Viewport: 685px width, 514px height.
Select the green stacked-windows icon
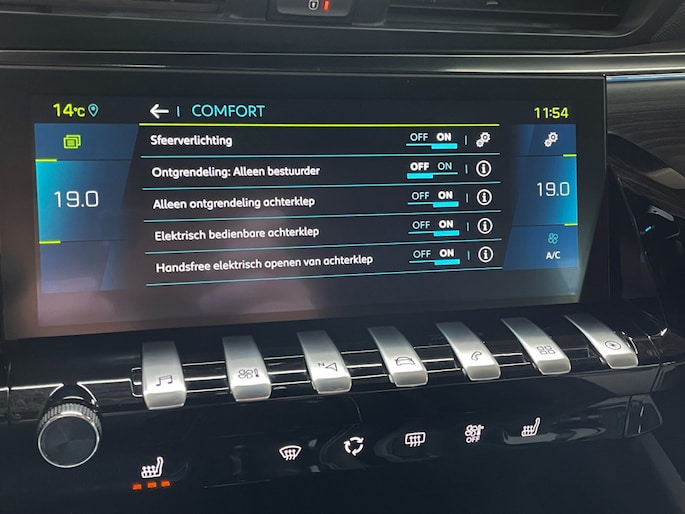pos(71,142)
